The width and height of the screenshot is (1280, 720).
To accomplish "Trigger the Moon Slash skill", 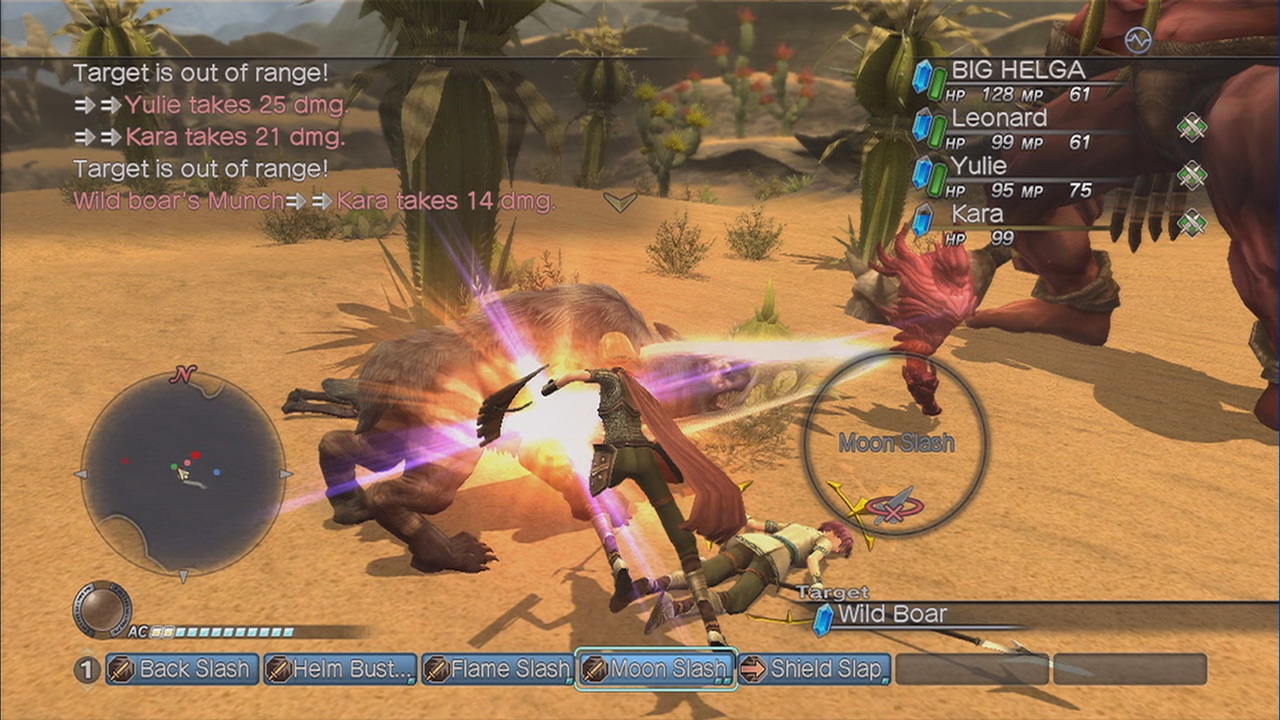I will (x=656, y=669).
